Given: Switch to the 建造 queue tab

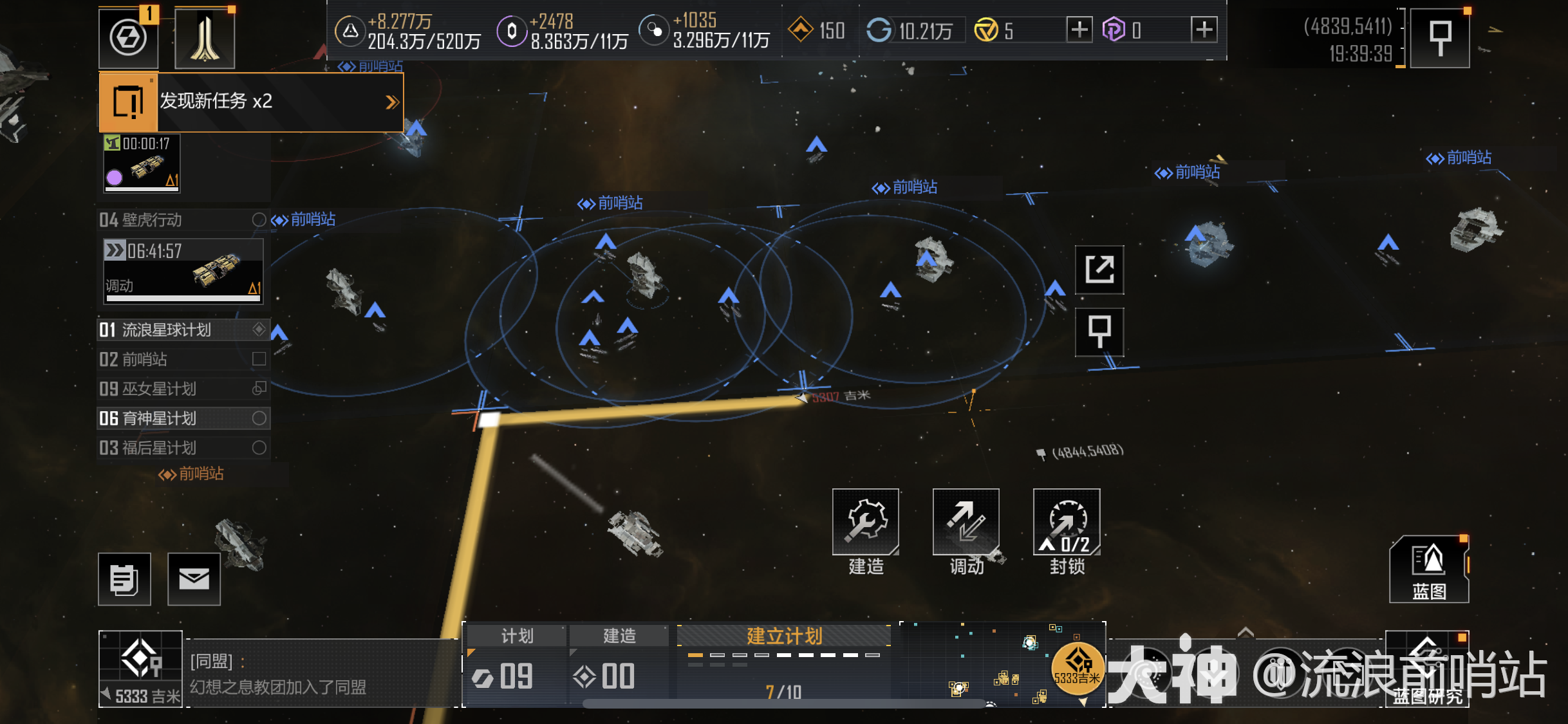Looking at the screenshot, I should tap(619, 636).
